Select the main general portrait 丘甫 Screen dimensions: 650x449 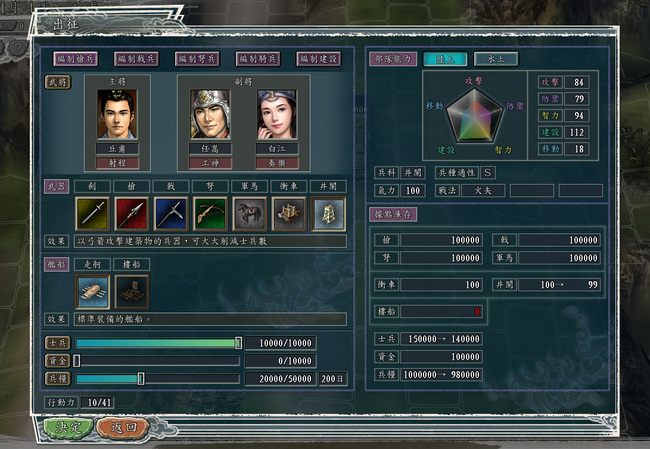[x=118, y=114]
